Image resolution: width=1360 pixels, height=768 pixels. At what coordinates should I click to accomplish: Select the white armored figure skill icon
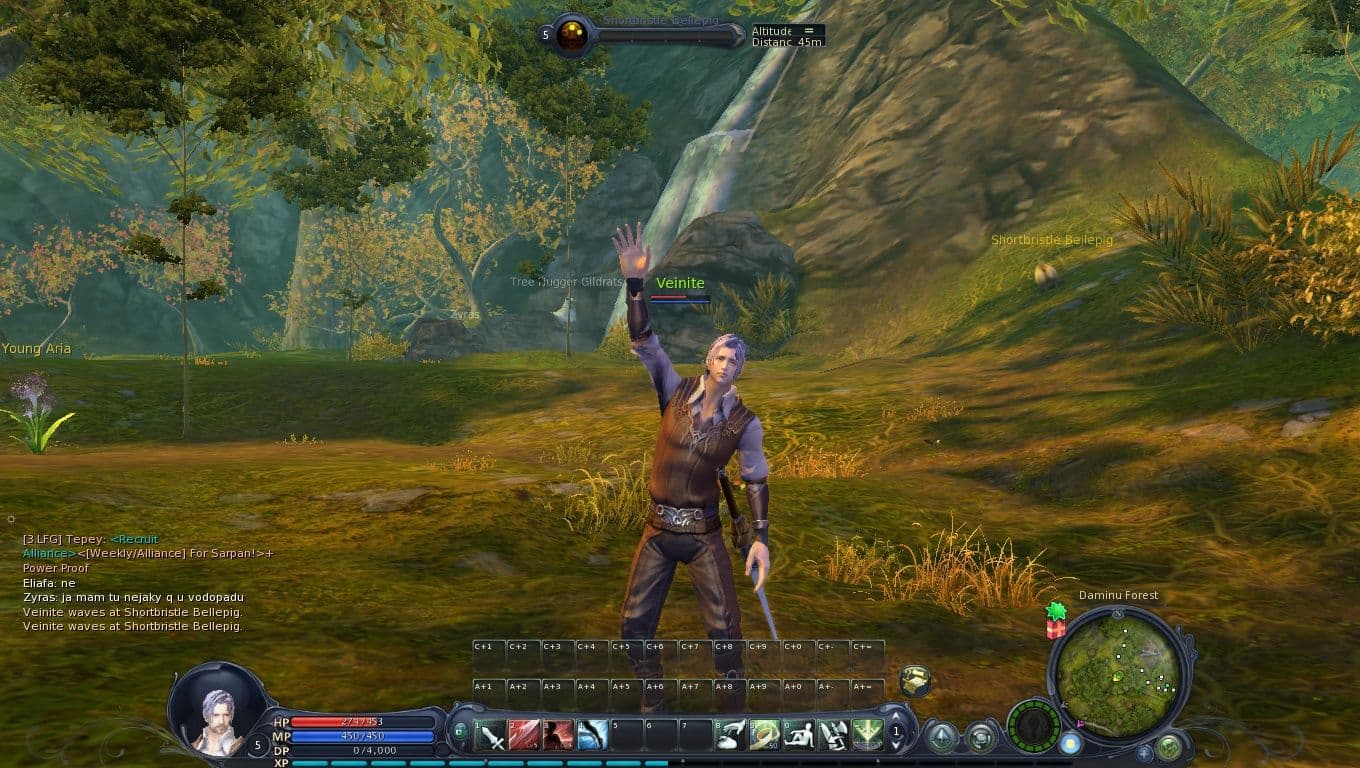click(833, 736)
